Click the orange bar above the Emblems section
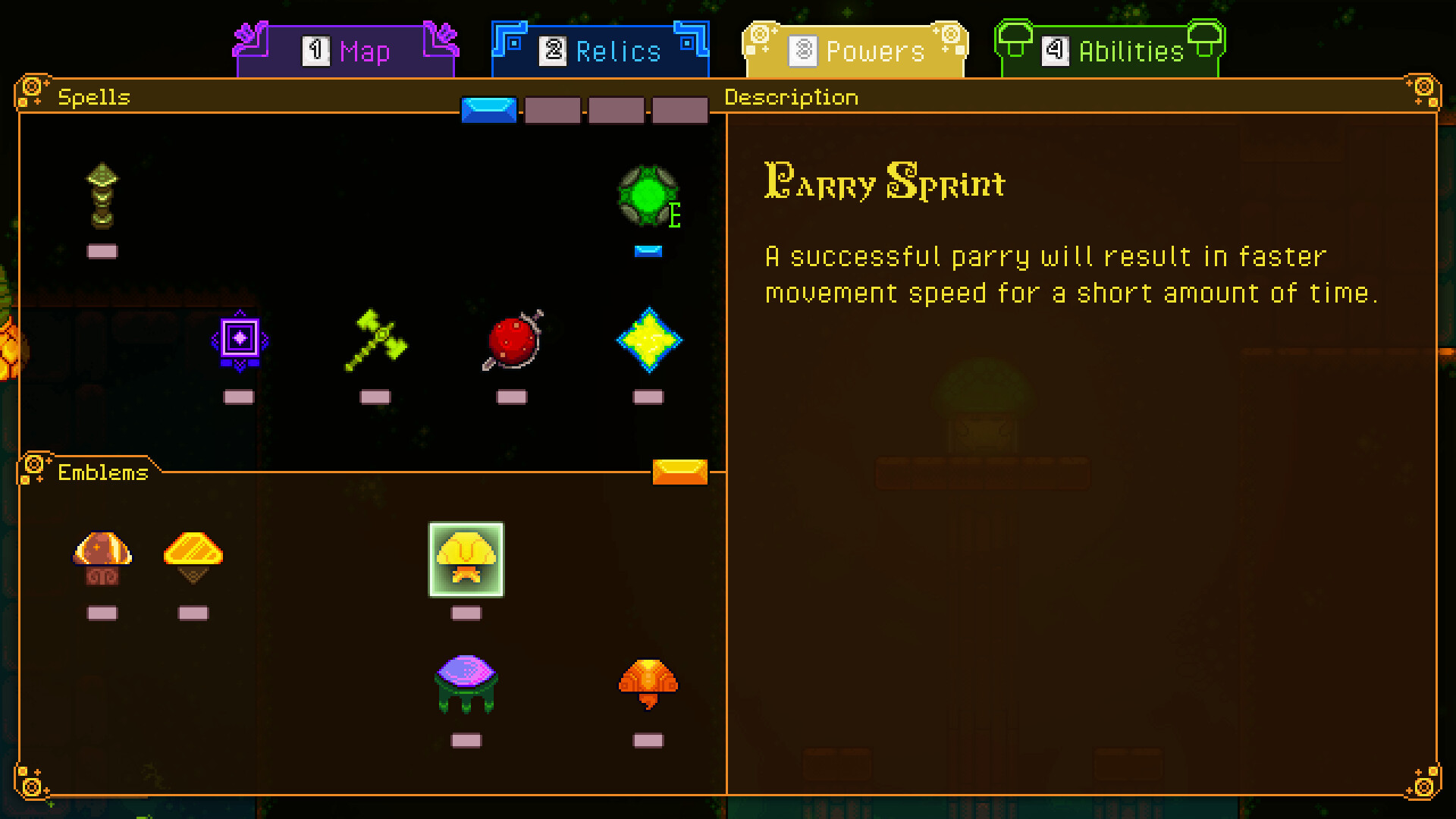1456x819 pixels. pyautogui.click(x=679, y=472)
